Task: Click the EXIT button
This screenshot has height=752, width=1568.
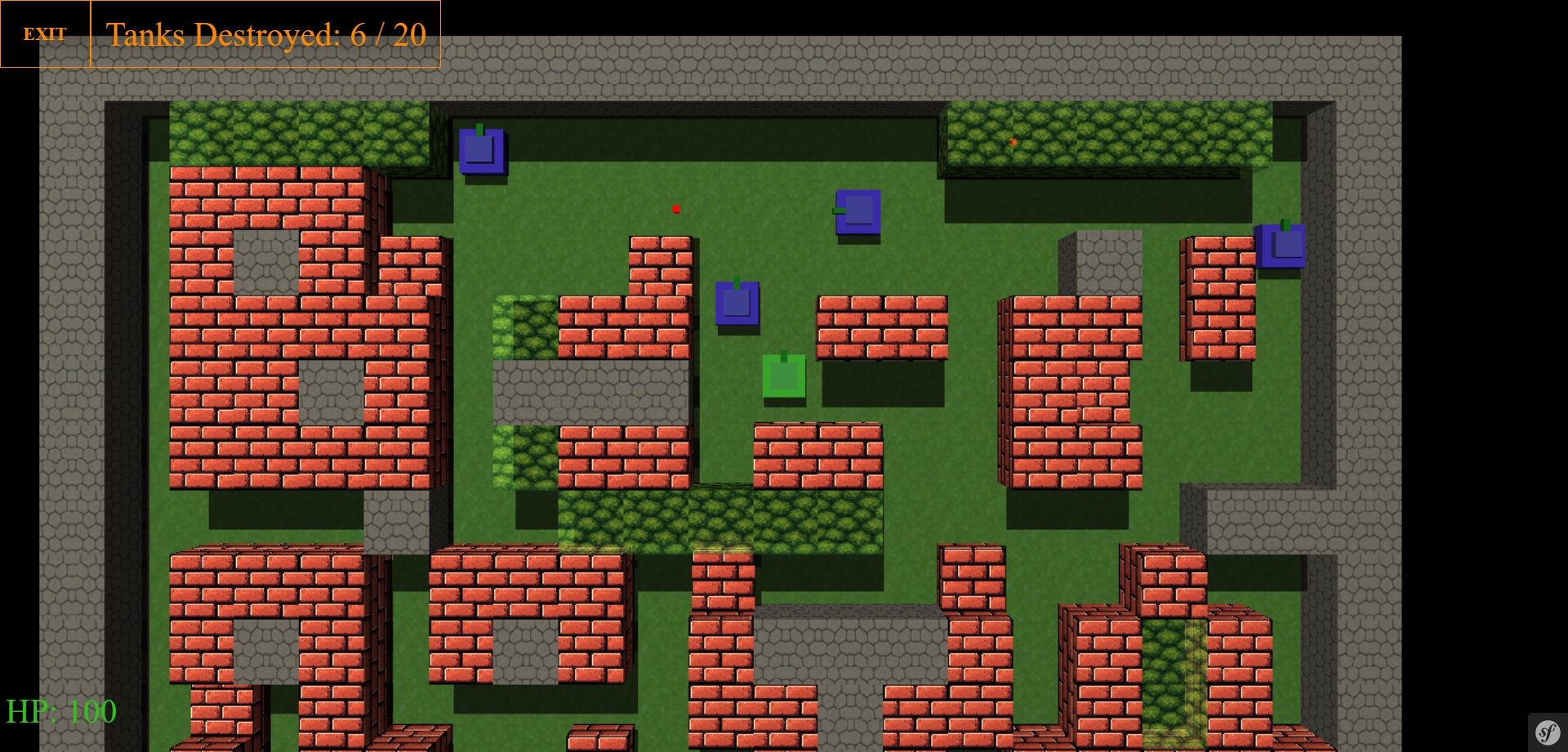Action: pyautogui.click(x=45, y=34)
